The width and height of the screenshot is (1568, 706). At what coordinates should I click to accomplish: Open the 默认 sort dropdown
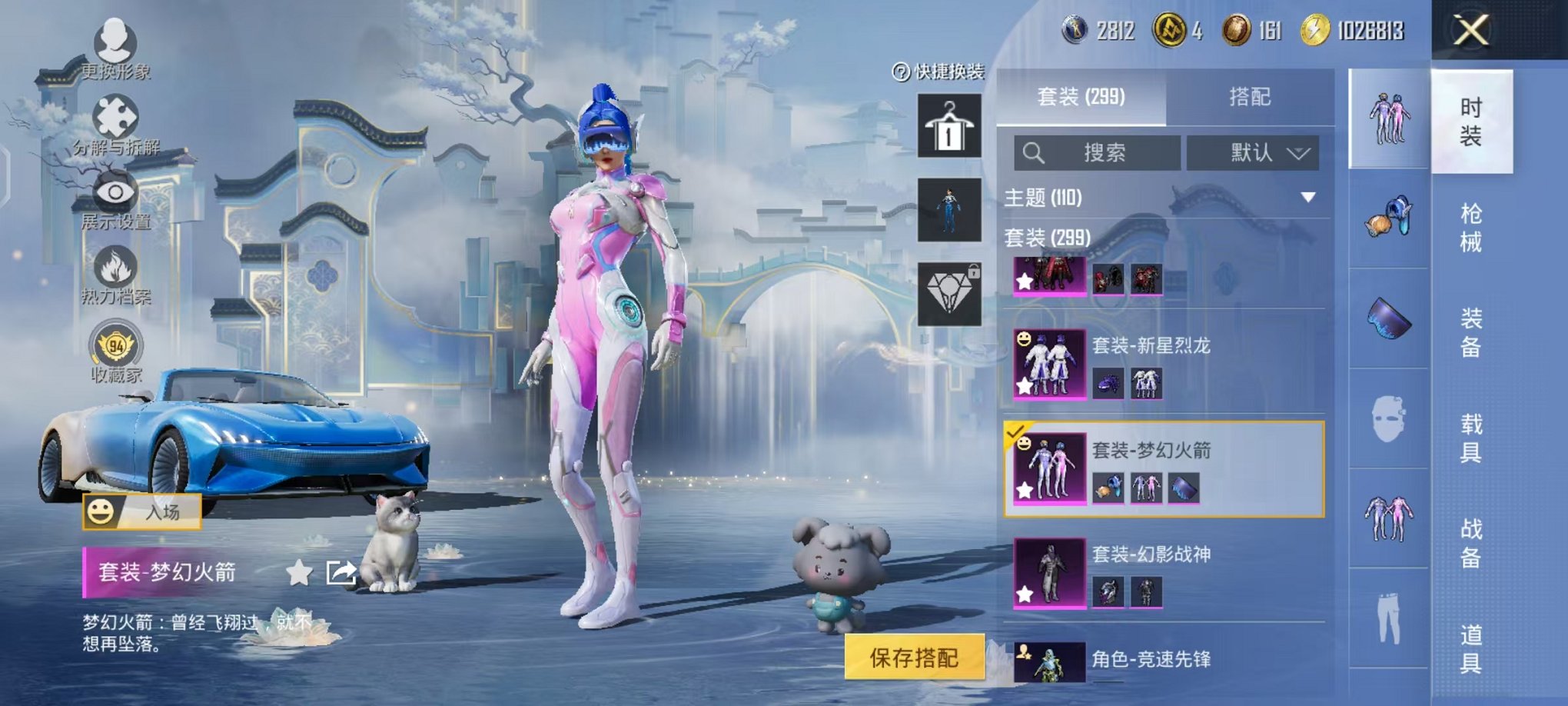(x=1253, y=153)
